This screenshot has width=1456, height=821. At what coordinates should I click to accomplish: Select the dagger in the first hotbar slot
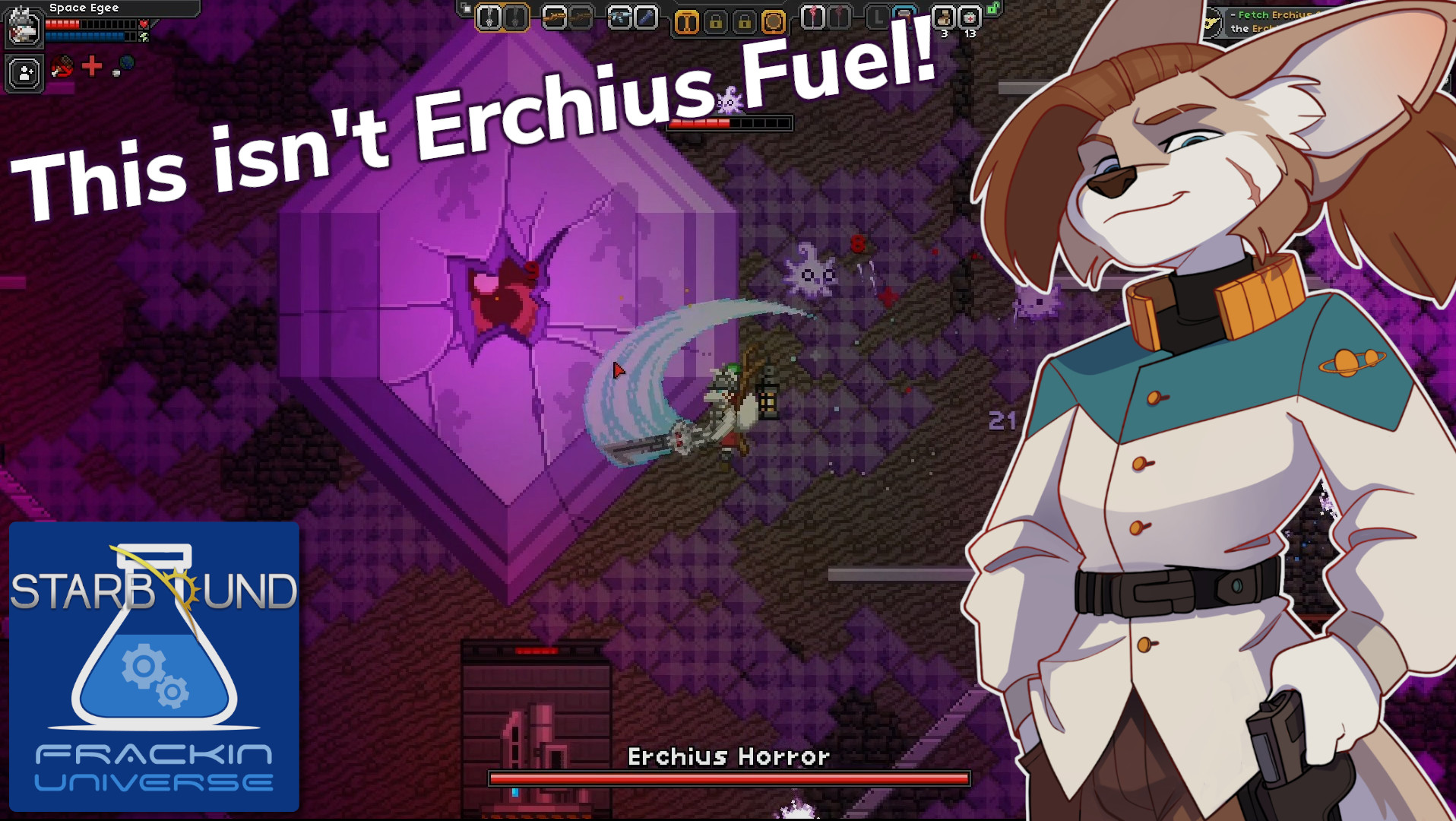click(x=491, y=17)
